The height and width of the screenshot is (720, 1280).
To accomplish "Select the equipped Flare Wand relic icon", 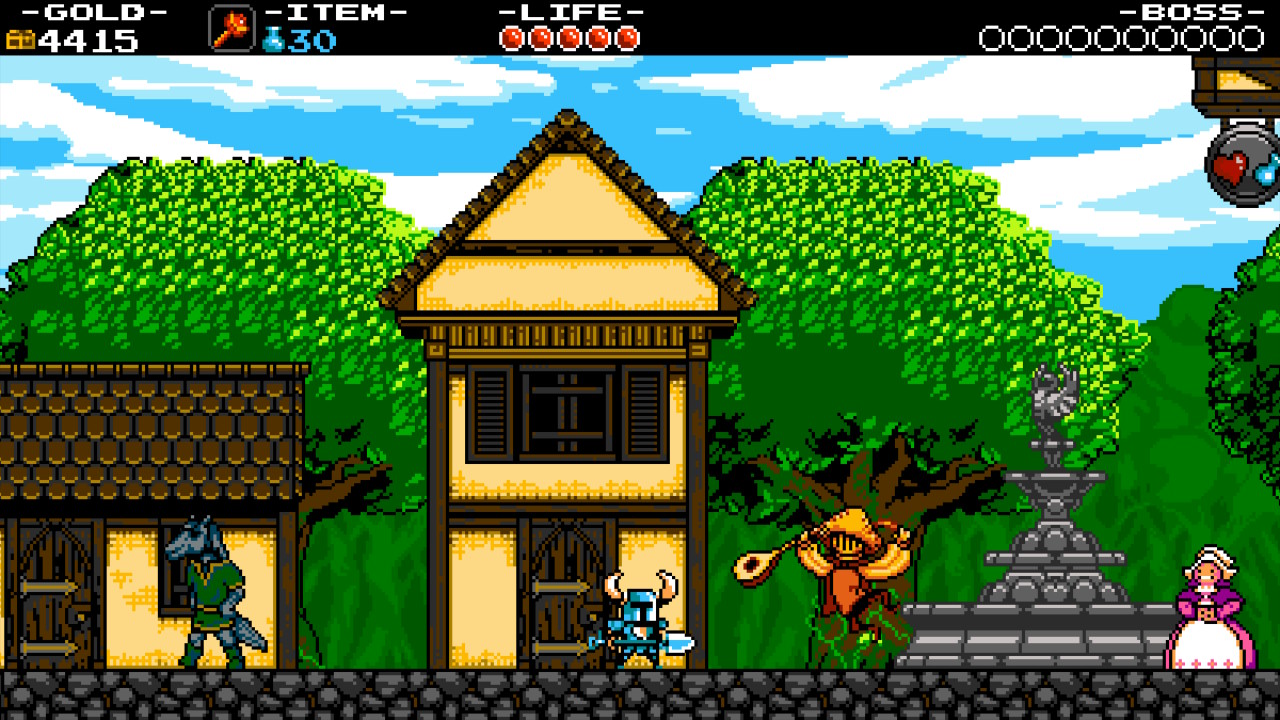I will pos(231,28).
